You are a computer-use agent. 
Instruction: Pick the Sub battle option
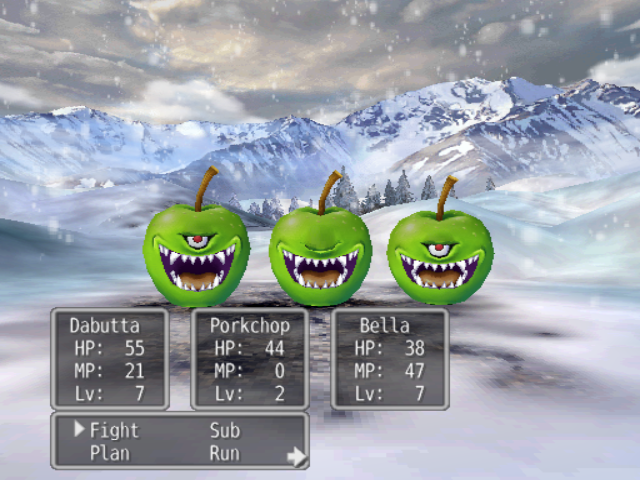[x=224, y=431]
